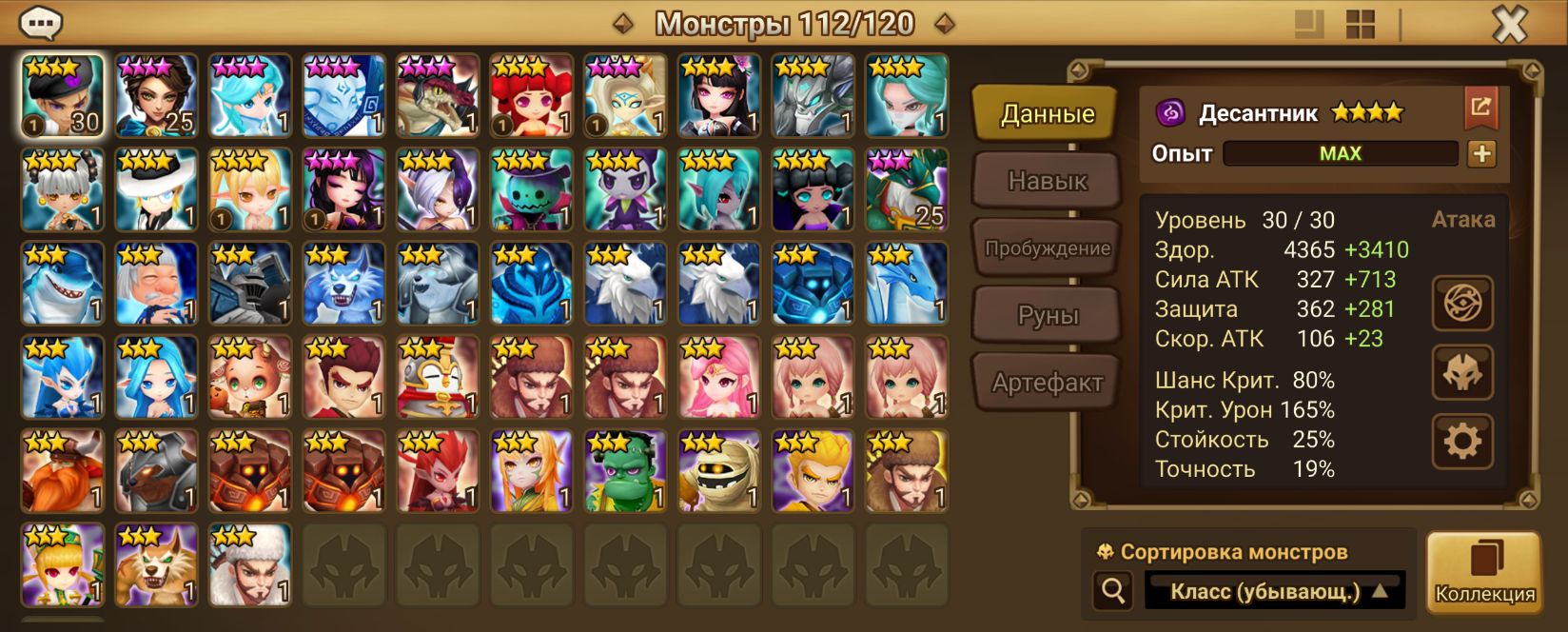Open the Артефакт tab
1568x632 pixels.
coord(1047,383)
